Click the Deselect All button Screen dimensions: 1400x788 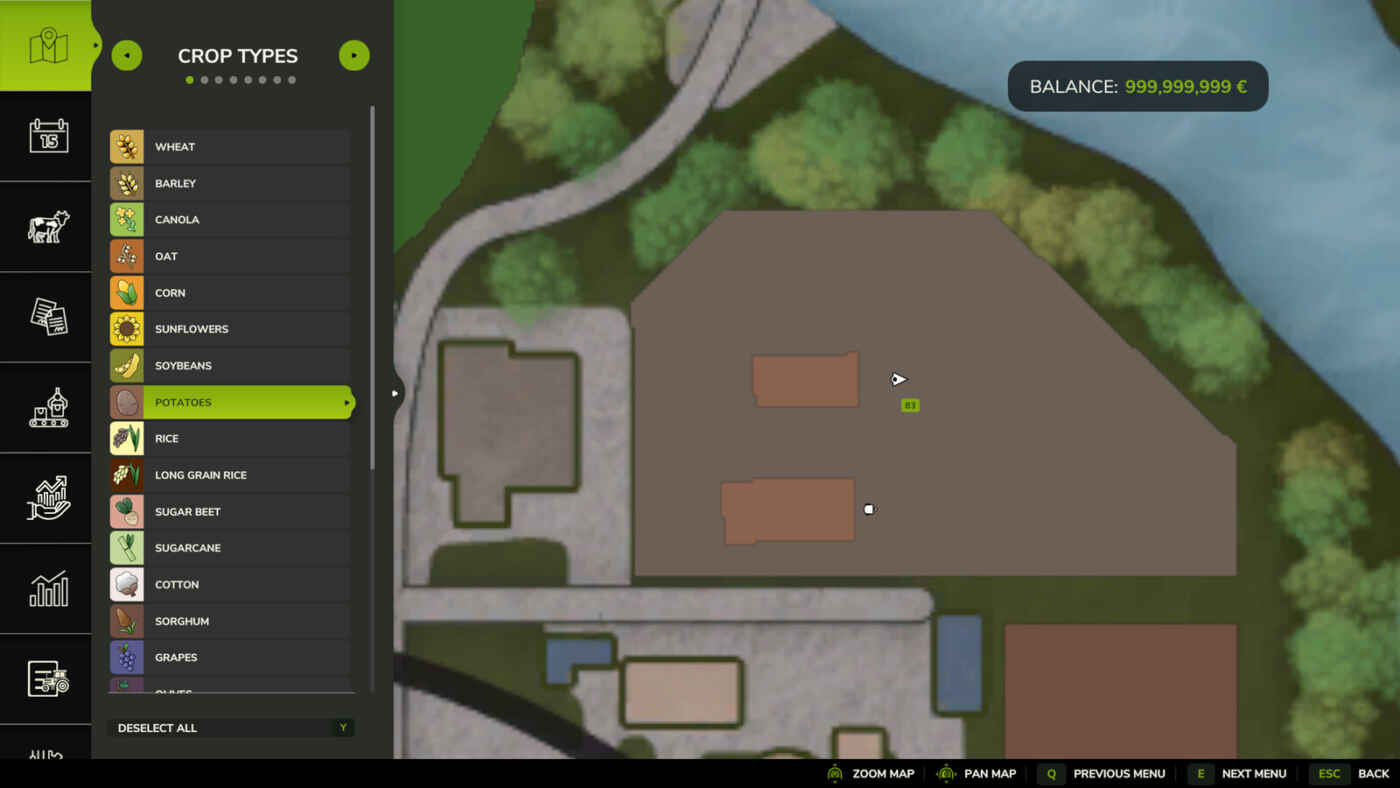point(230,728)
